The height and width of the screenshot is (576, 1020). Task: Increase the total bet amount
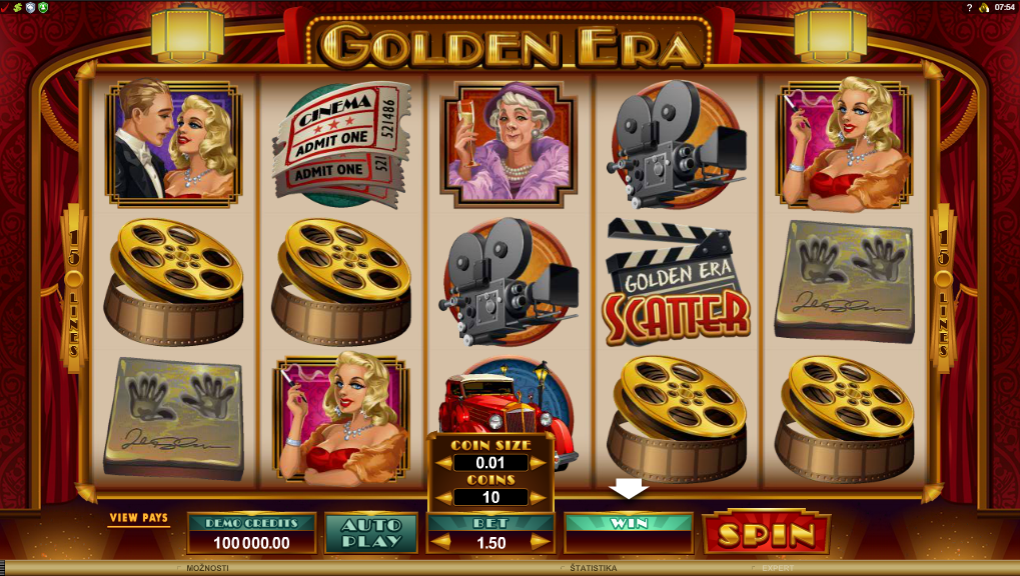click(541, 542)
